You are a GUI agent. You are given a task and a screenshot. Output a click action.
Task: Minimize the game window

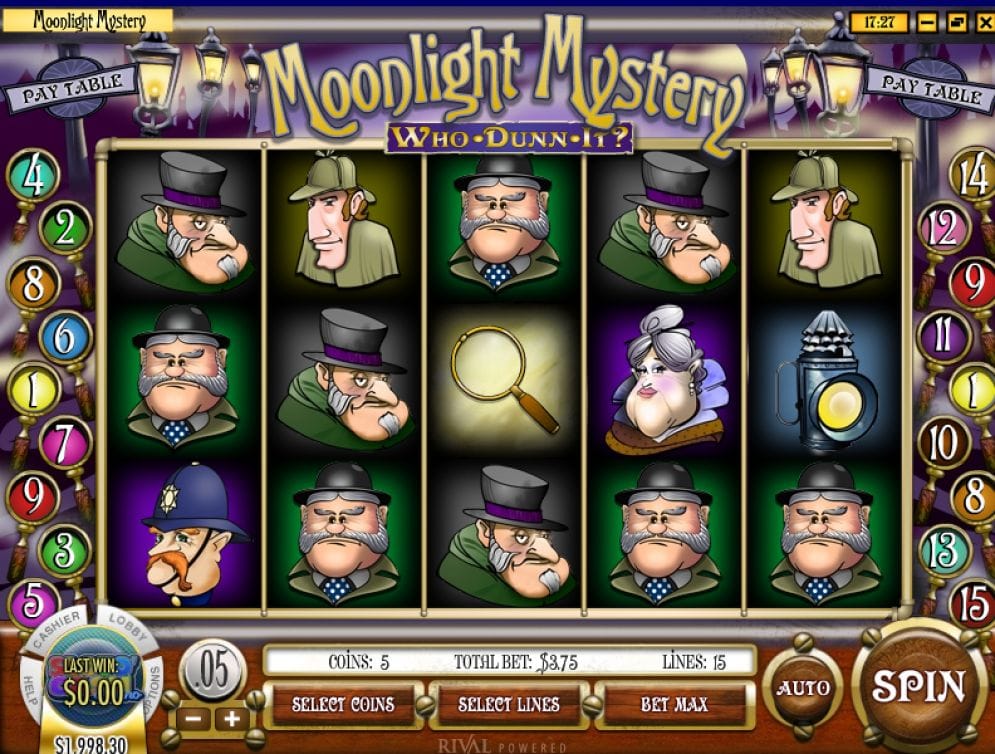pos(929,21)
